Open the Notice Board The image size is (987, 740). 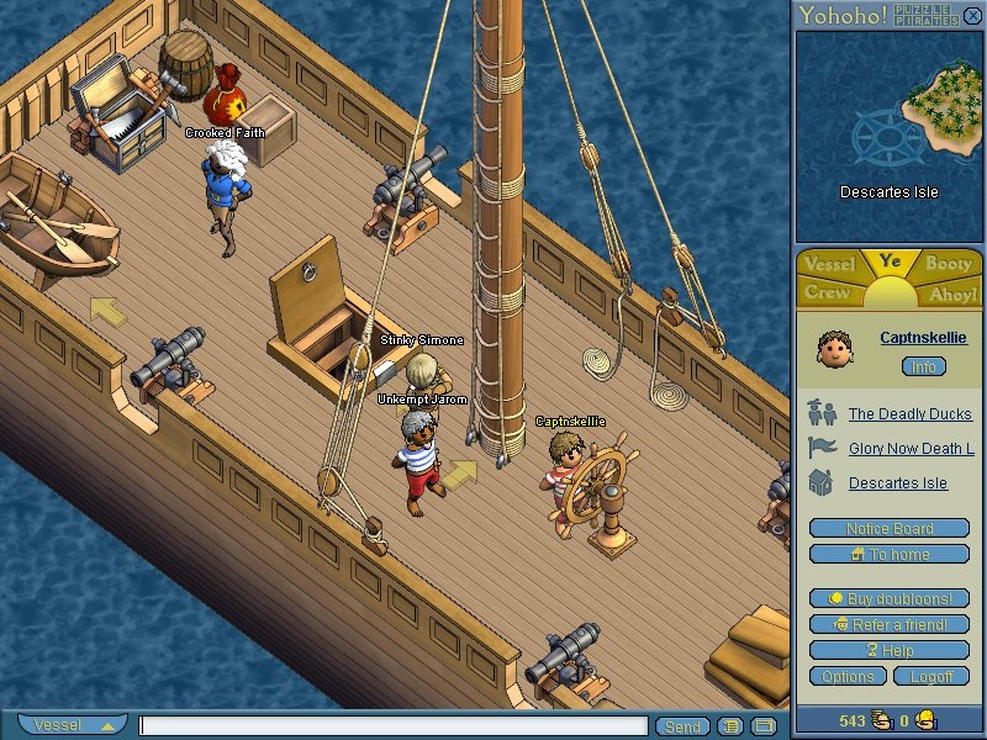[x=889, y=529]
